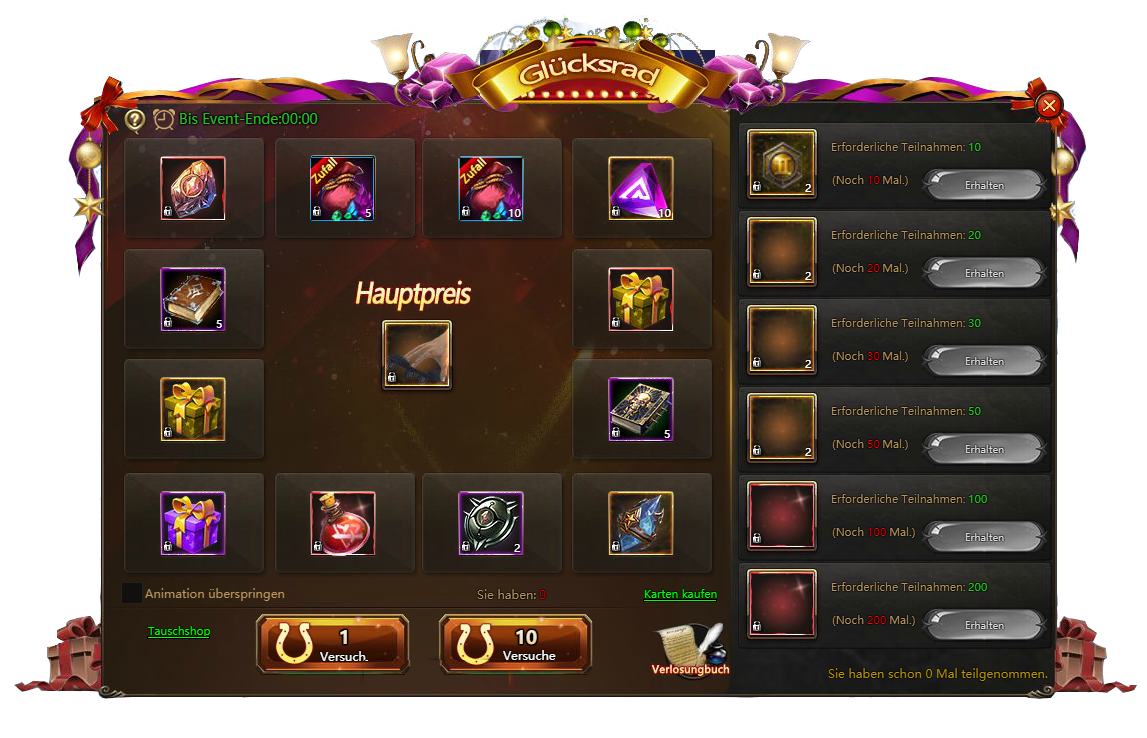This screenshot has height=738, width=1147.
Task: Select the purple gift box prize
Action: [193, 523]
